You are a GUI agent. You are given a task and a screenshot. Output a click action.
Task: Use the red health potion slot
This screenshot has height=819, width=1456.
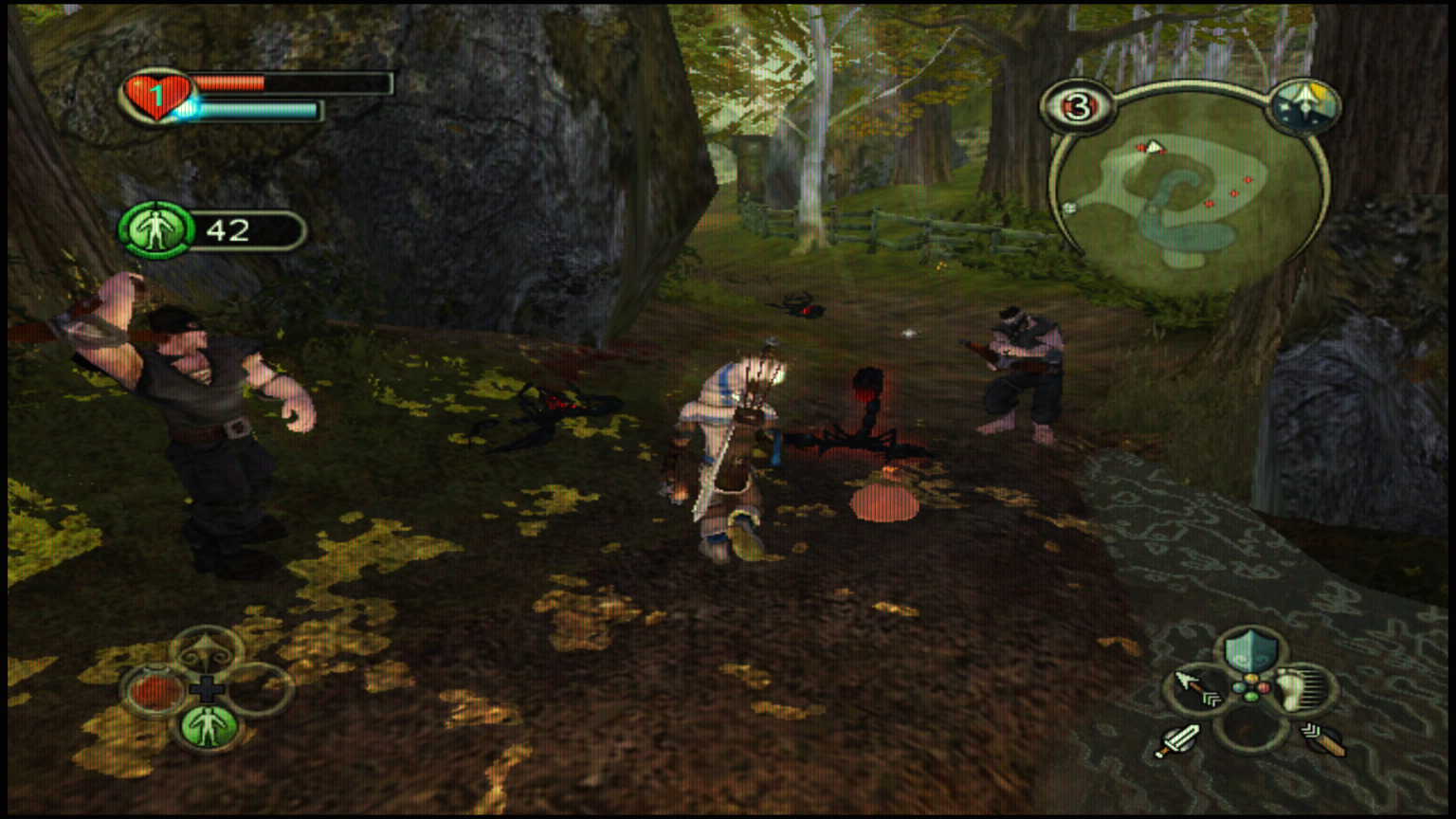[x=155, y=691]
